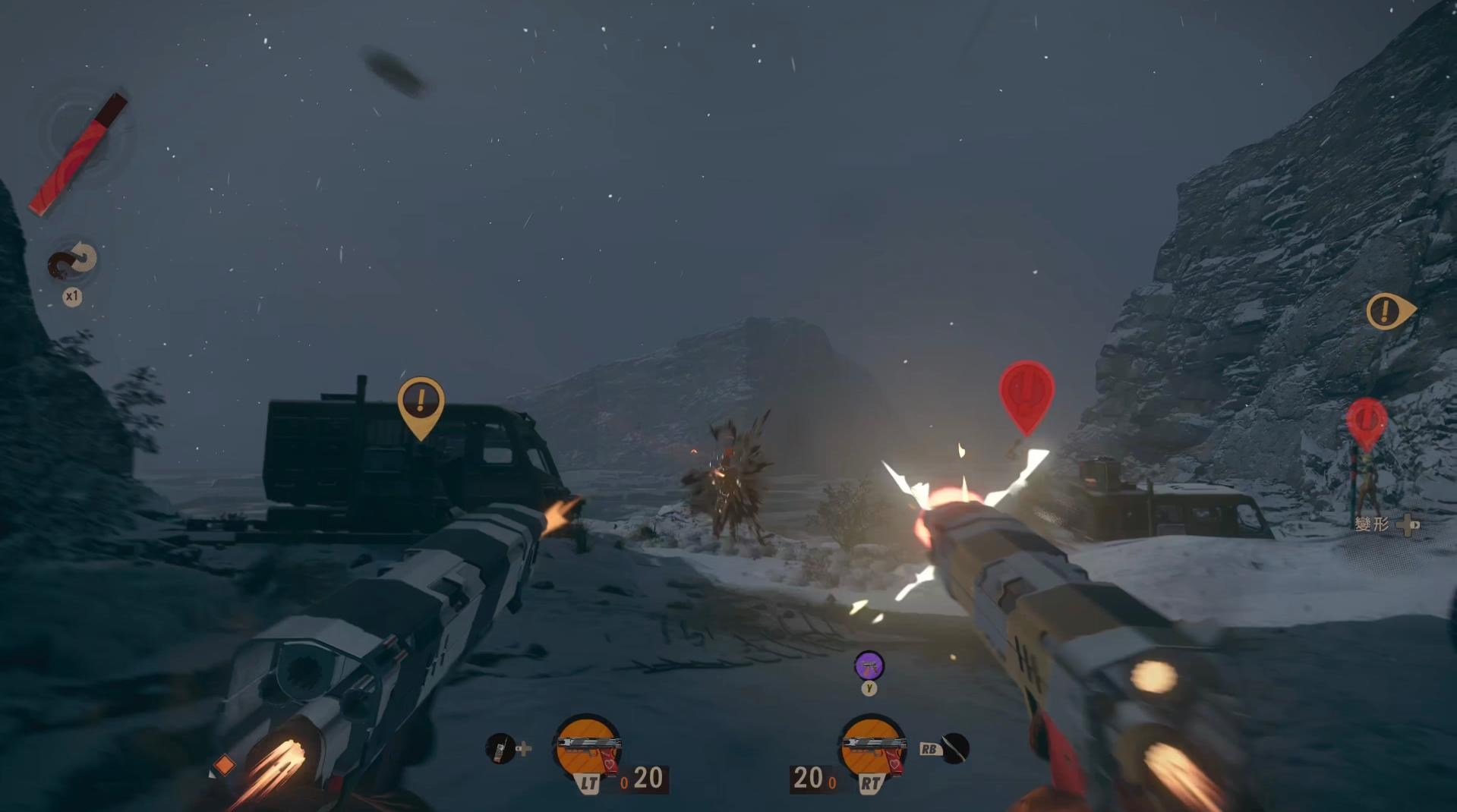
Task: Select the yellow off-screen objective pointer on the cliff
Action: [x=1388, y=310]
